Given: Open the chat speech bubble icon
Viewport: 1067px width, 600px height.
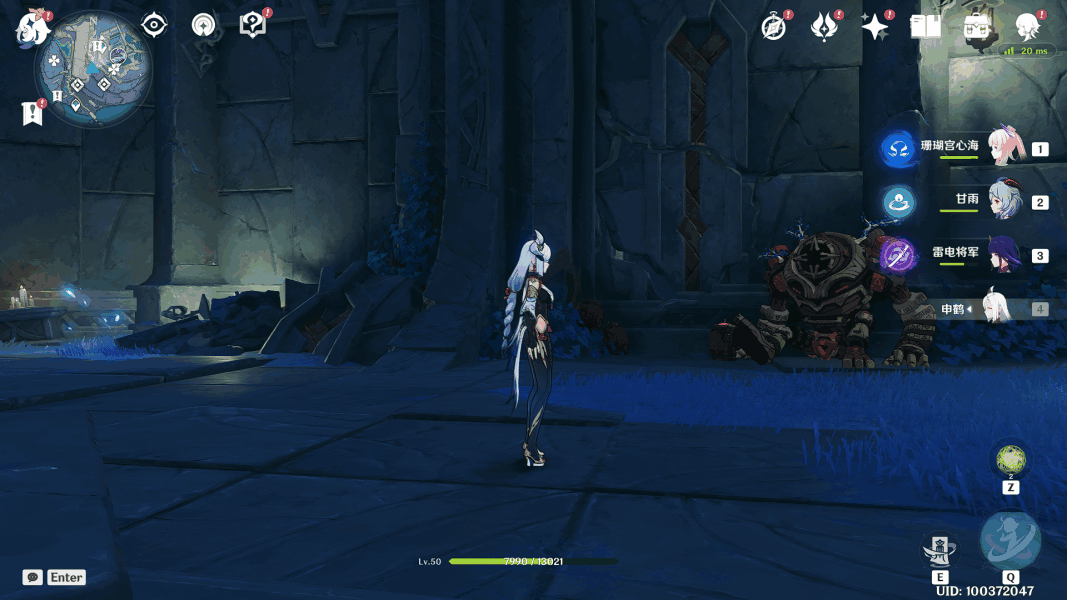Looking at the screenshot, I should [33, 577].
